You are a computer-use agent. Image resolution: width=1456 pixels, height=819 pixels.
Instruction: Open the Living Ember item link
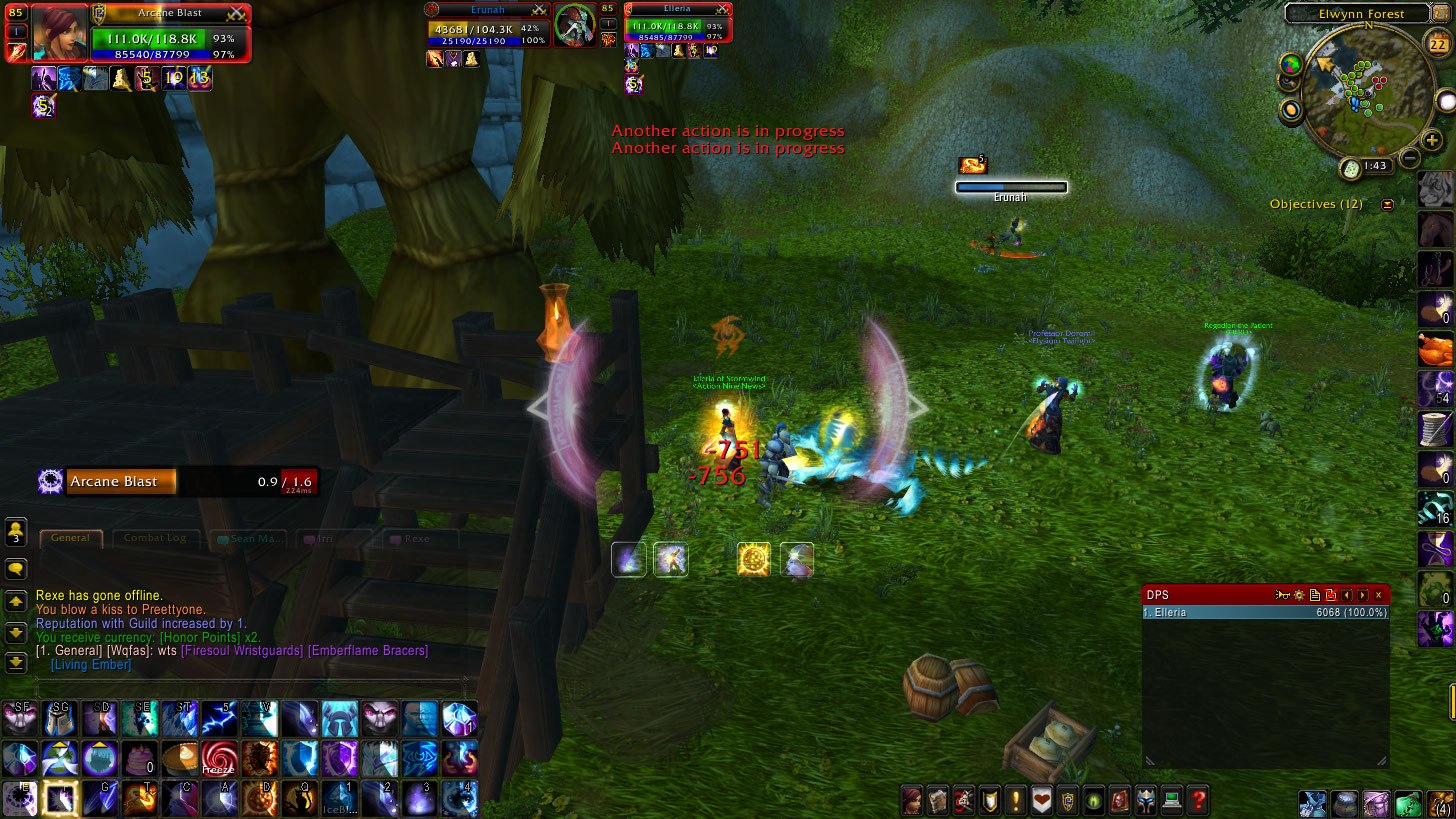[x=90, y=665]
